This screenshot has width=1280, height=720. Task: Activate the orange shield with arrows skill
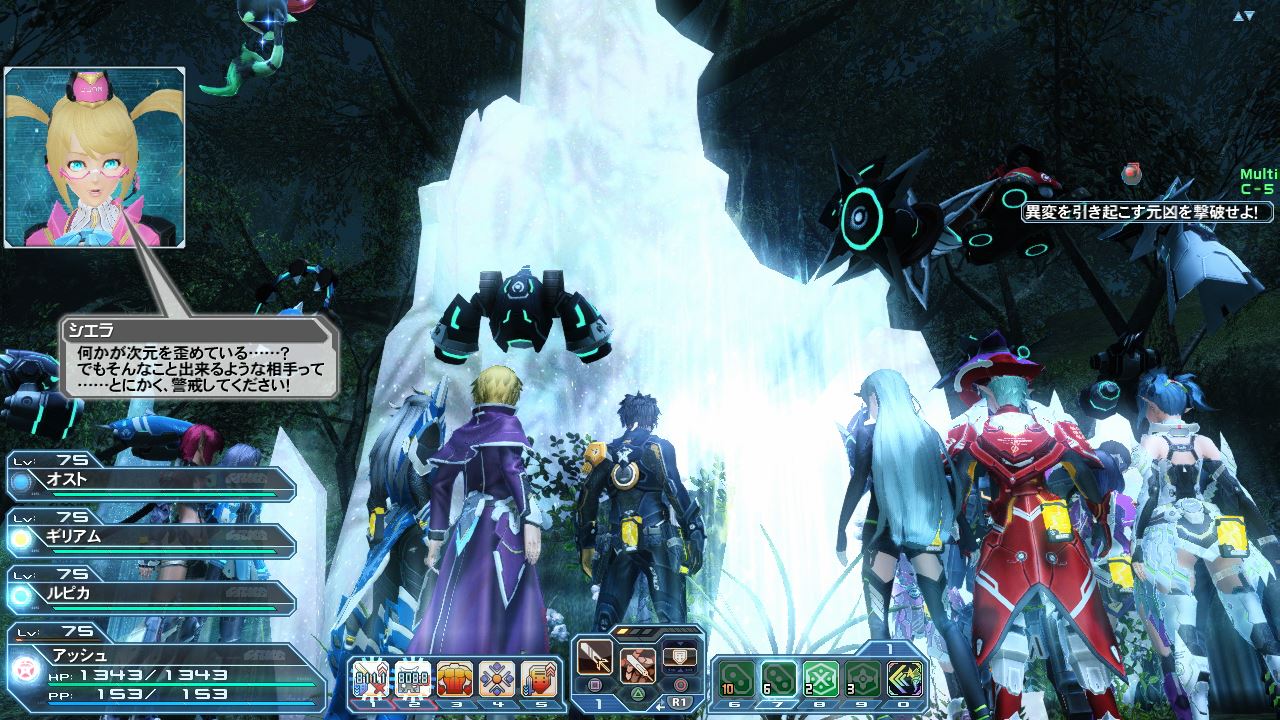click(539, 679)
